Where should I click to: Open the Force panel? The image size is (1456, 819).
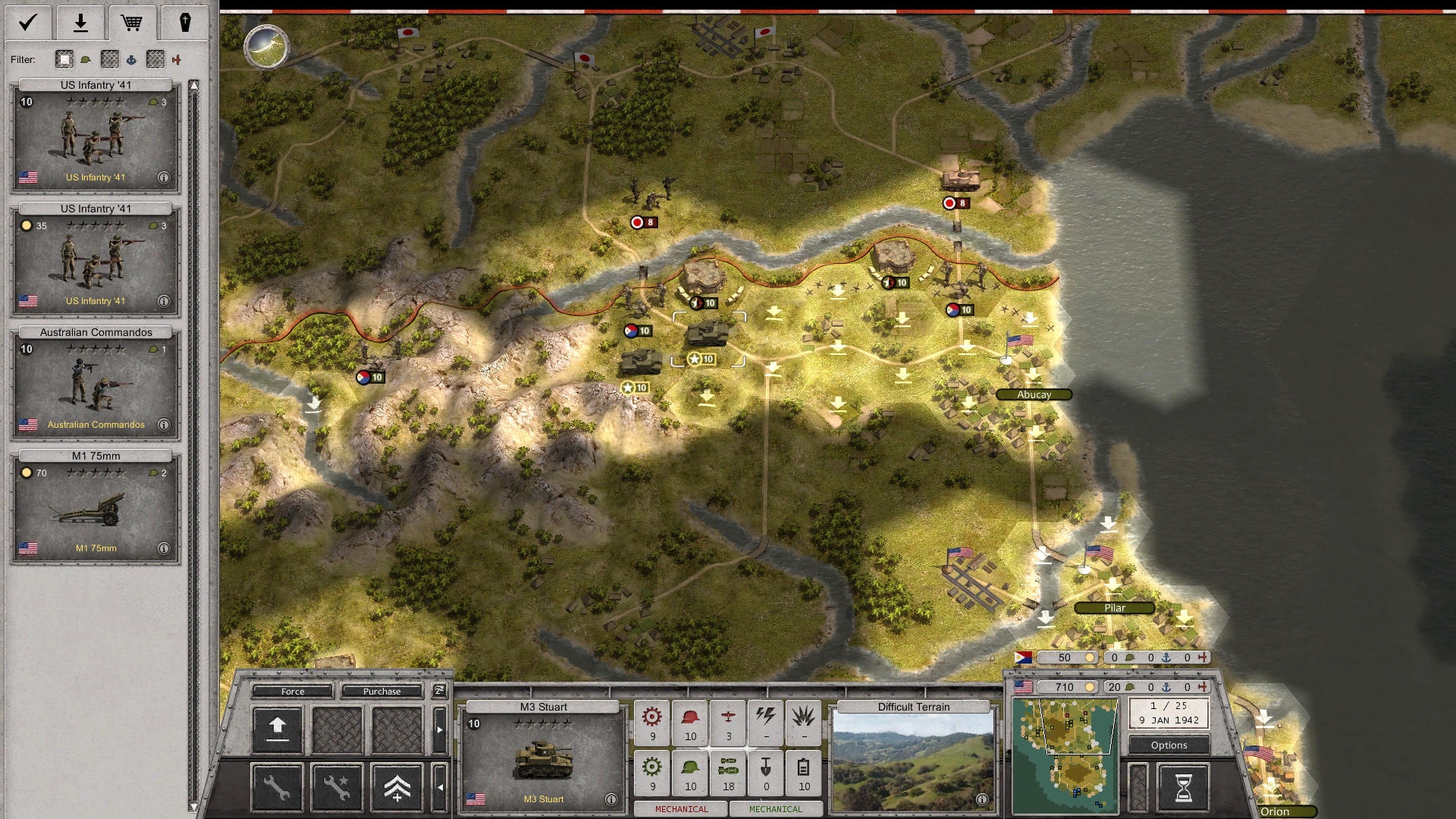click(293, 691)
